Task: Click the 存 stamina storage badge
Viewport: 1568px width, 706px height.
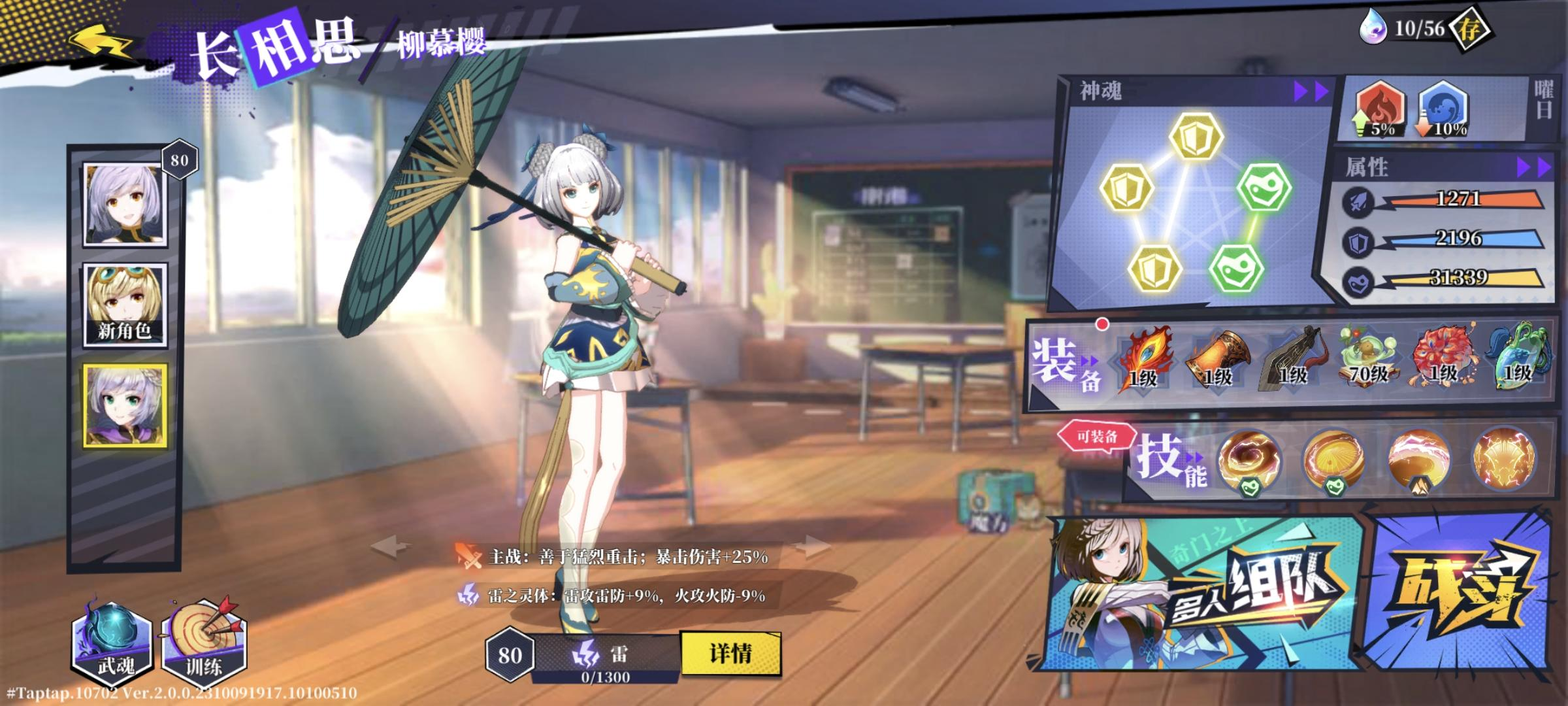Action: [1469, 30]
